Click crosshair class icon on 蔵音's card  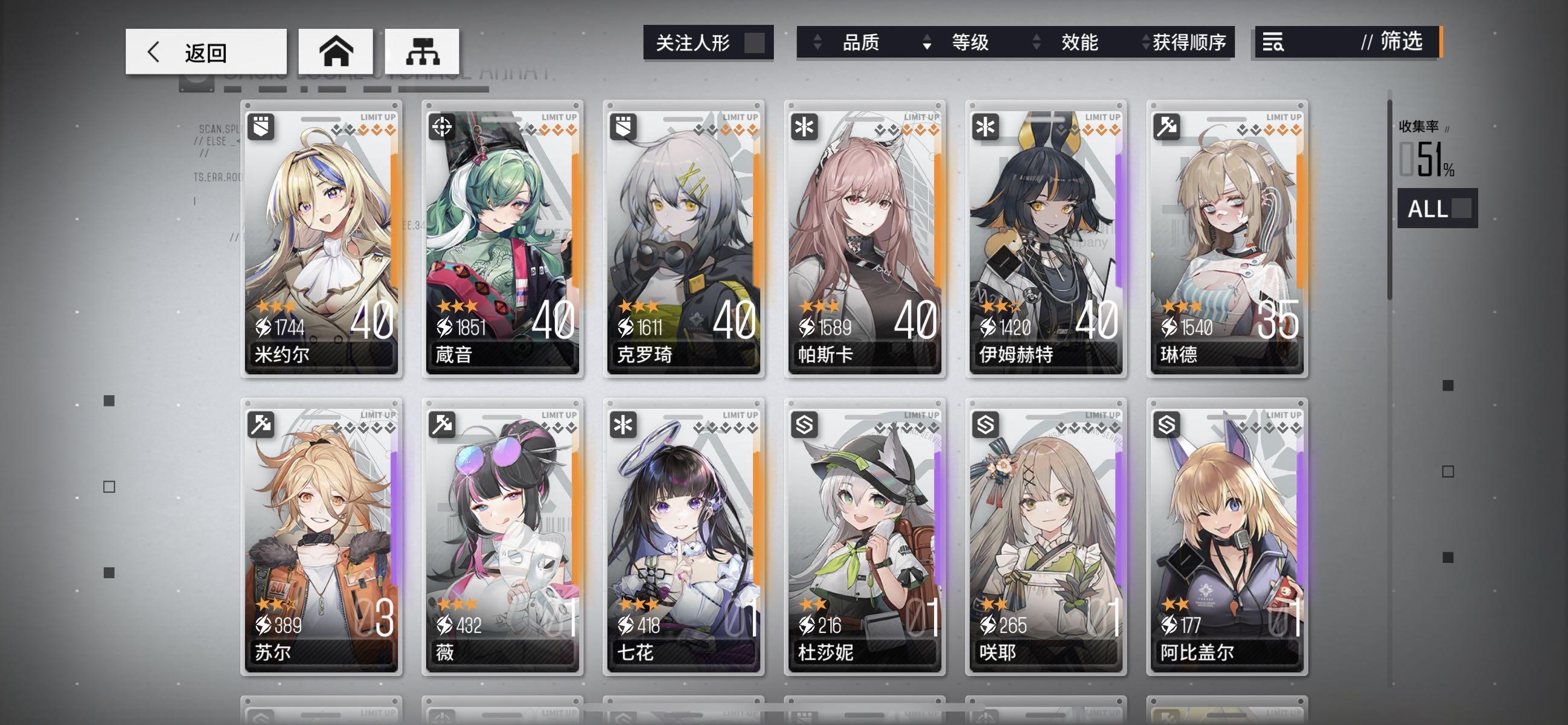tap(443, 126)
